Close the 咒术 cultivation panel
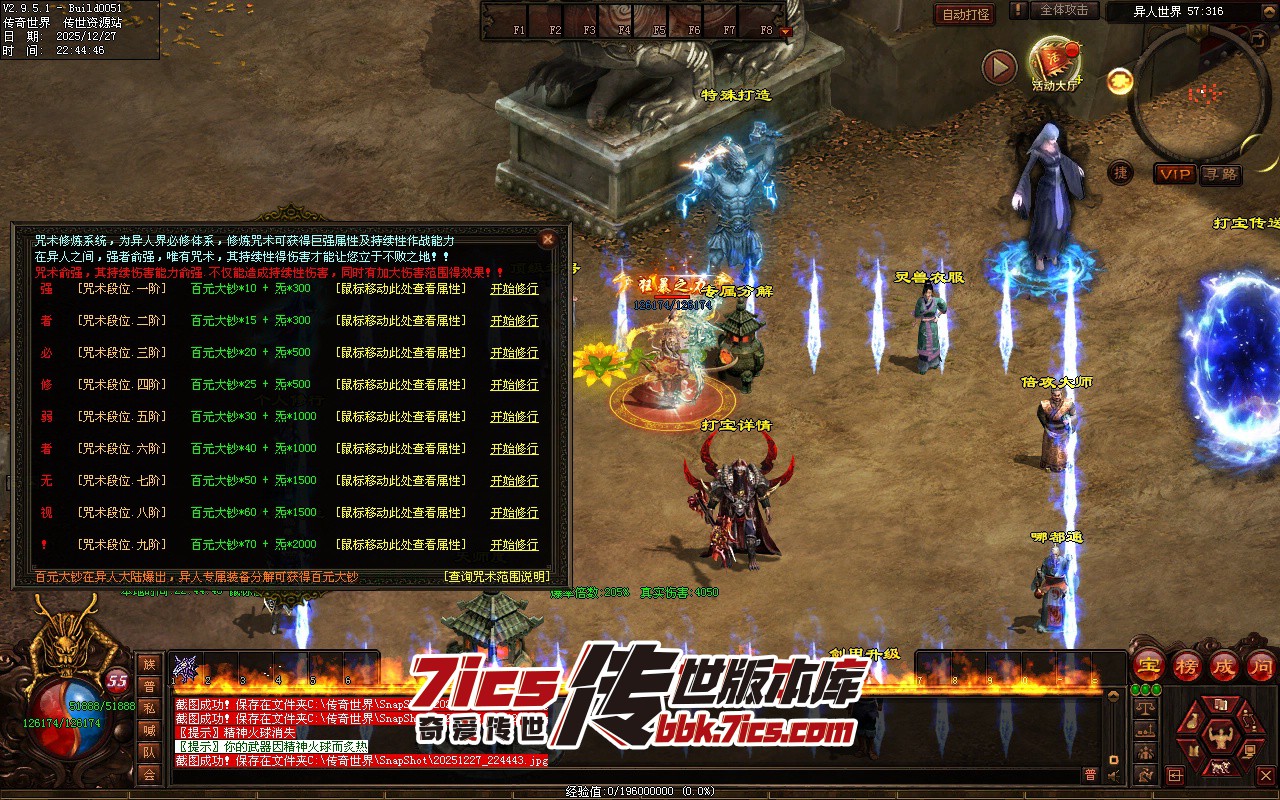 click(x=547, y=239)
